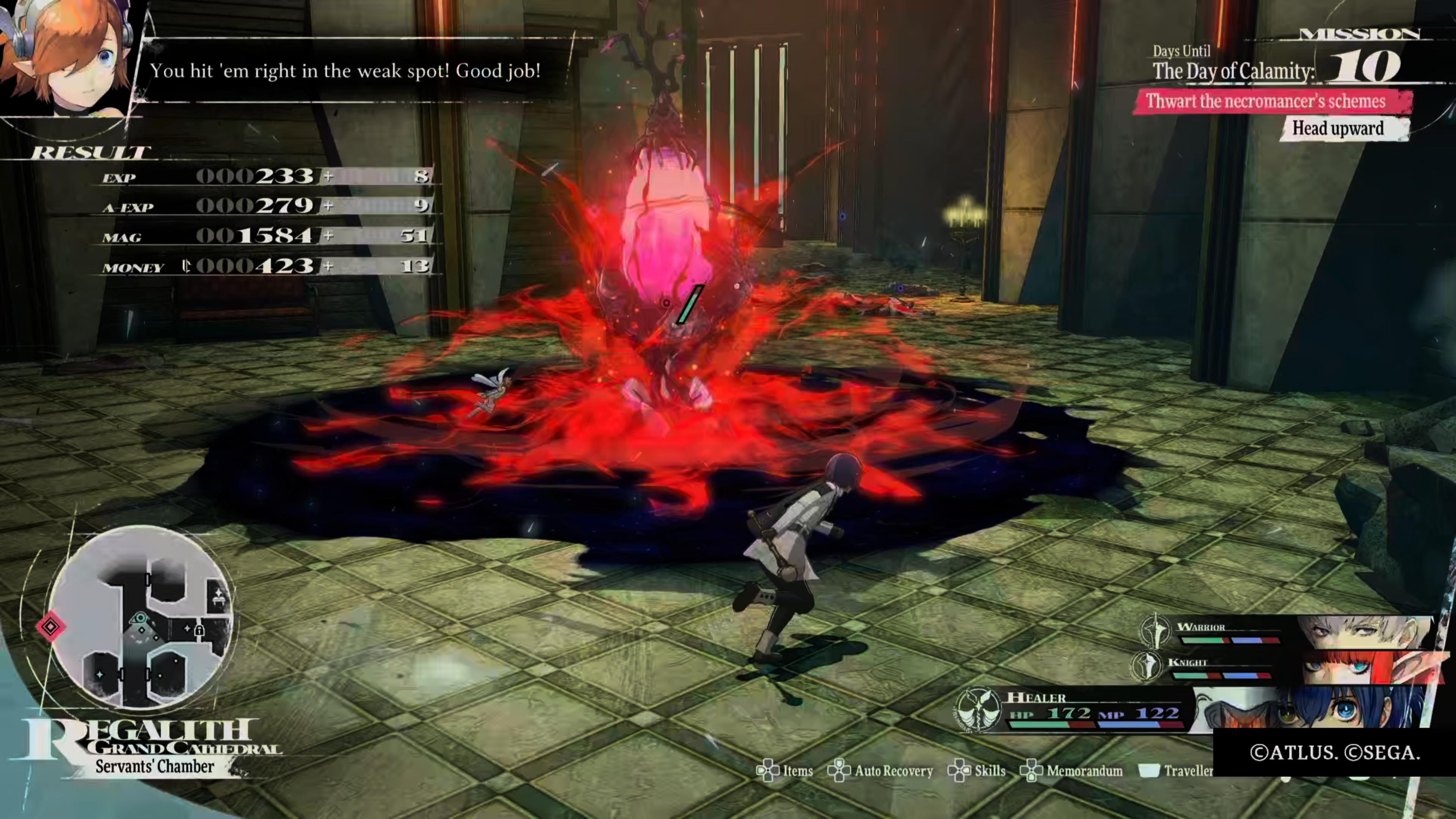Click the fairy navigator portrait
The width and height of the screenshot is (1456, 819).
tap(68, 56)
